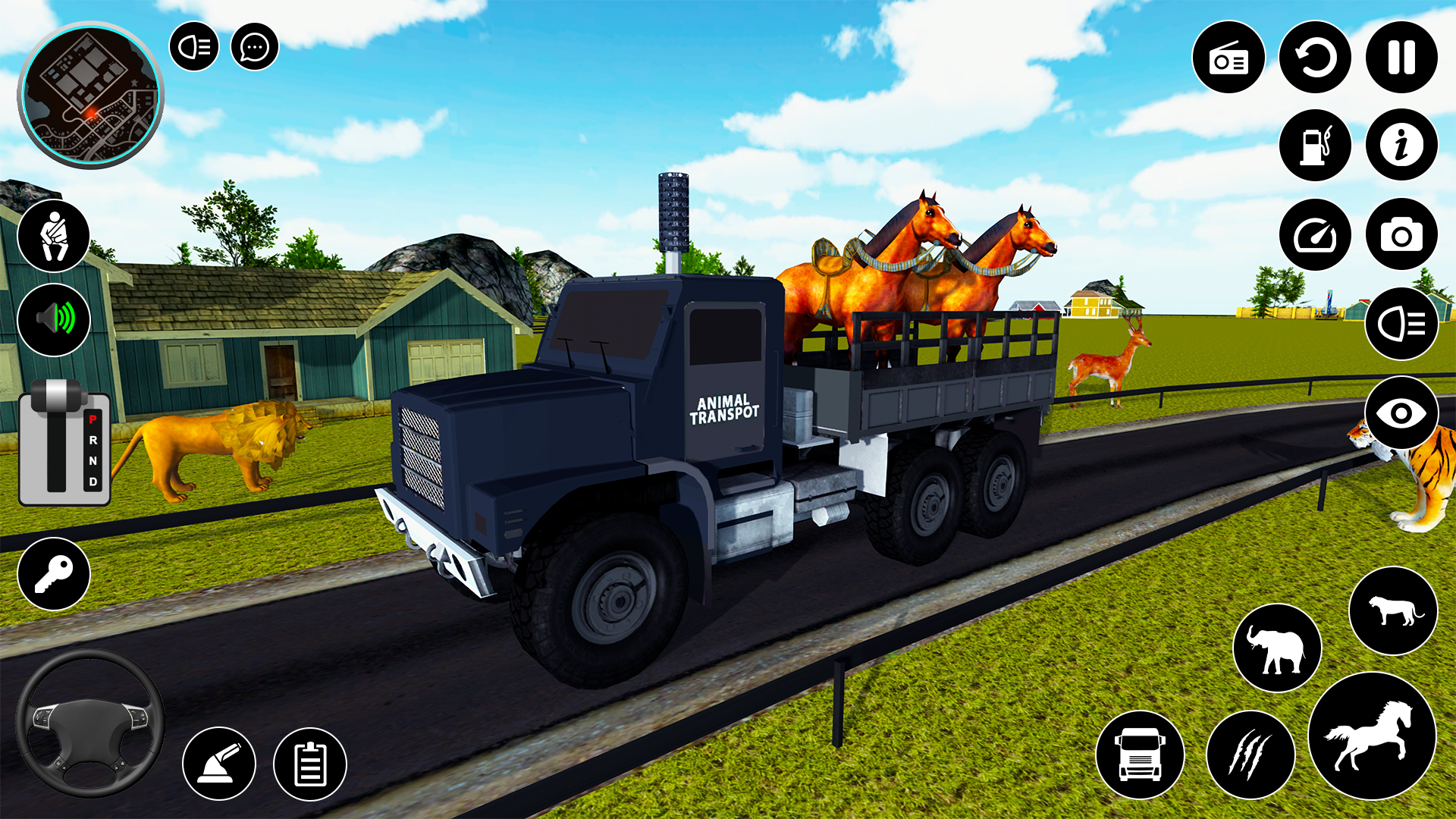
Task: Open the info button
Action: (1401, 145)
